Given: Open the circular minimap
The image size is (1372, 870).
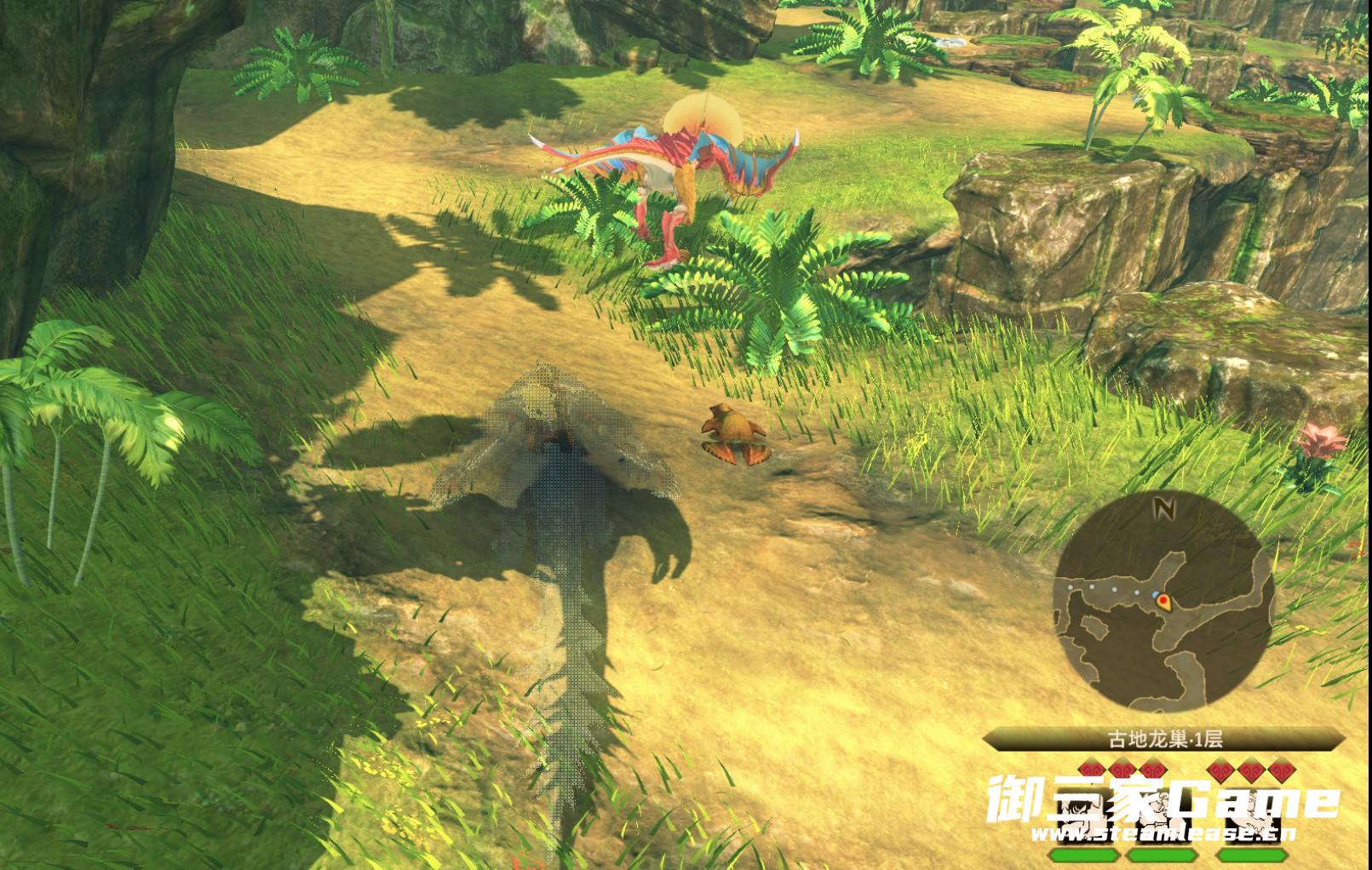Looking at the screenshot, I should (x=1163, y=605).
